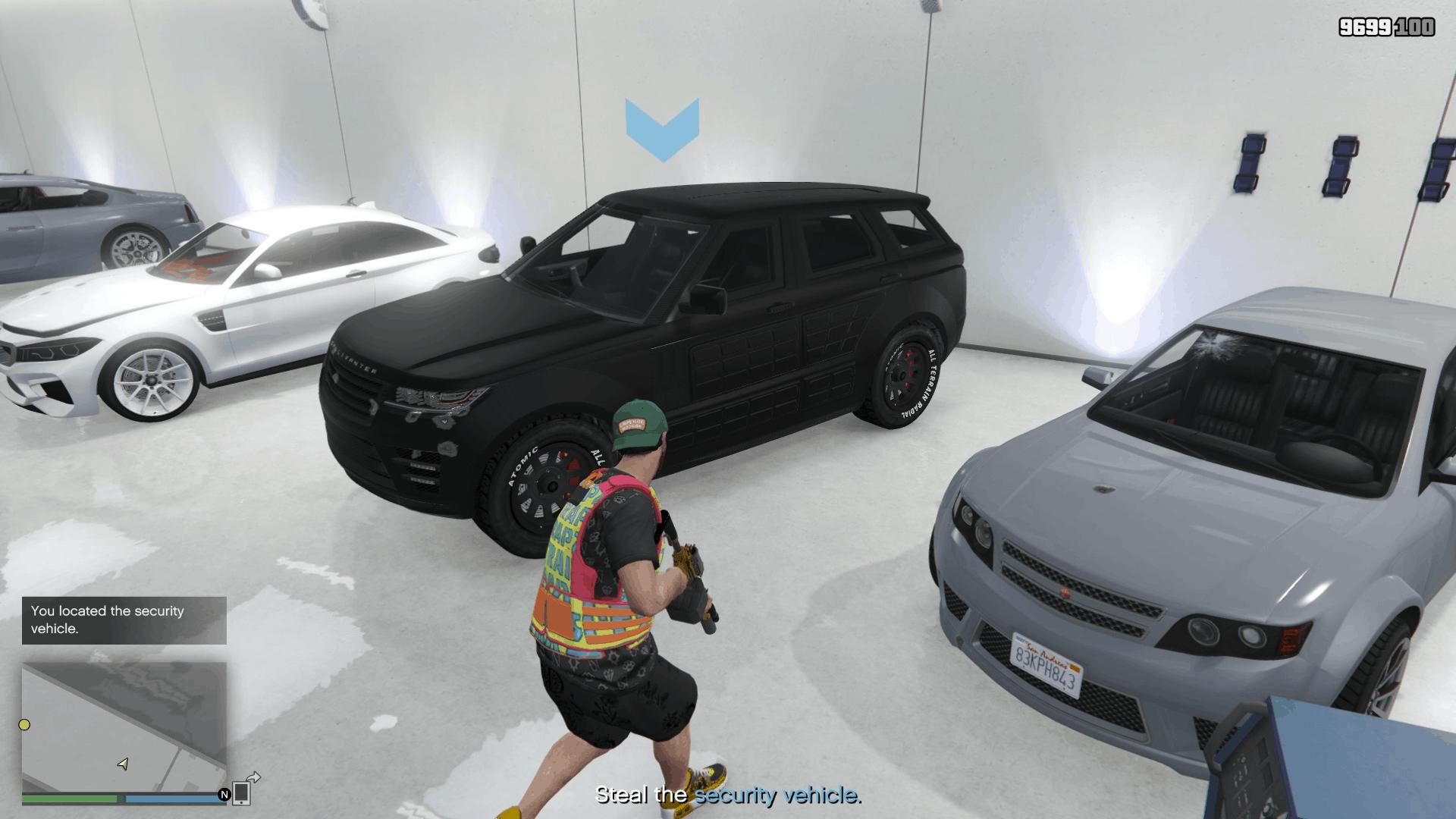The width and height of the screenshot is (1456, 819).
Task: Expand the minimap view
Action: tap(125, 728)
